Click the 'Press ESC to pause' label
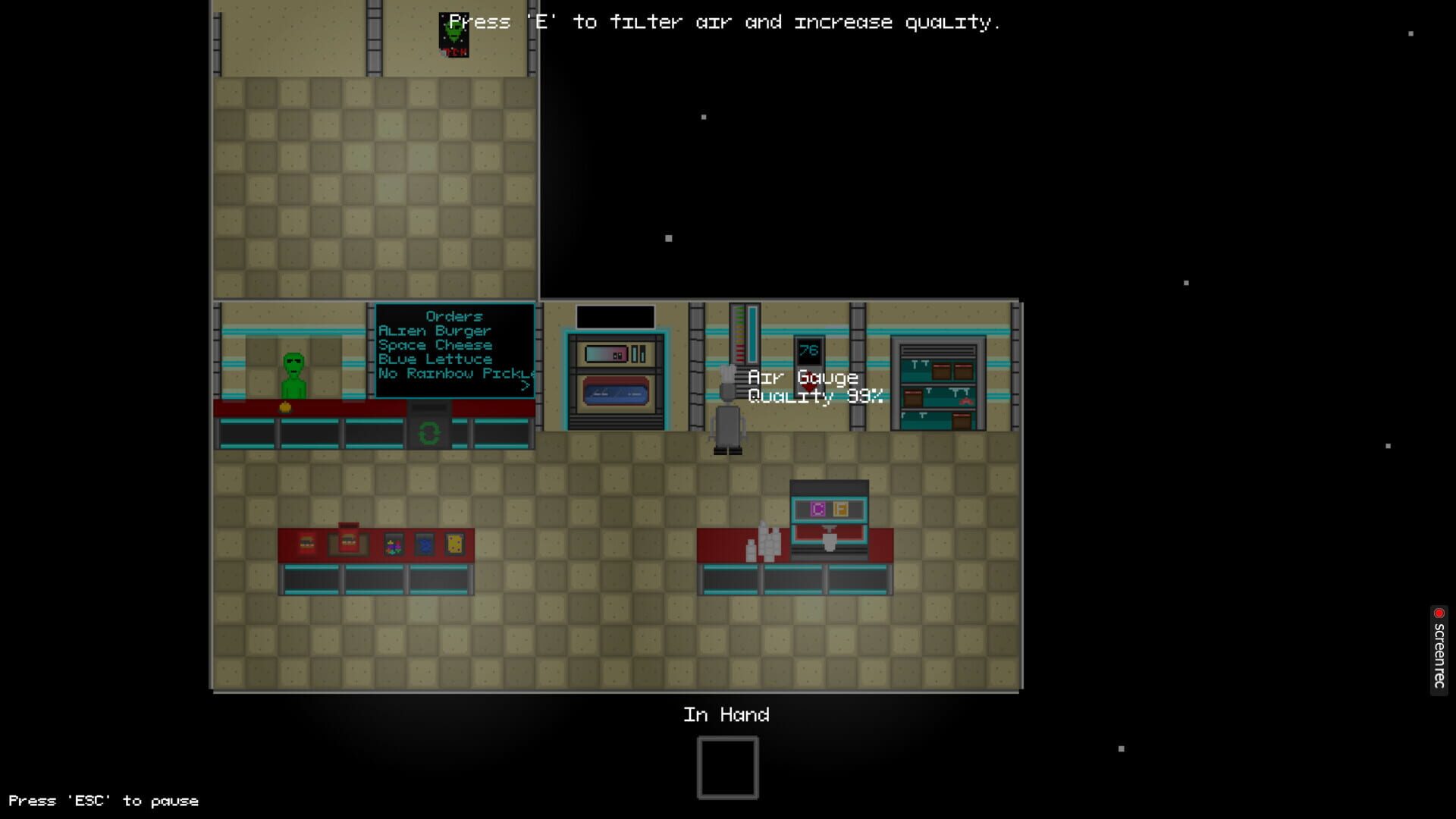The width and height of the screenshot is (1456, 819). [105, 800]
